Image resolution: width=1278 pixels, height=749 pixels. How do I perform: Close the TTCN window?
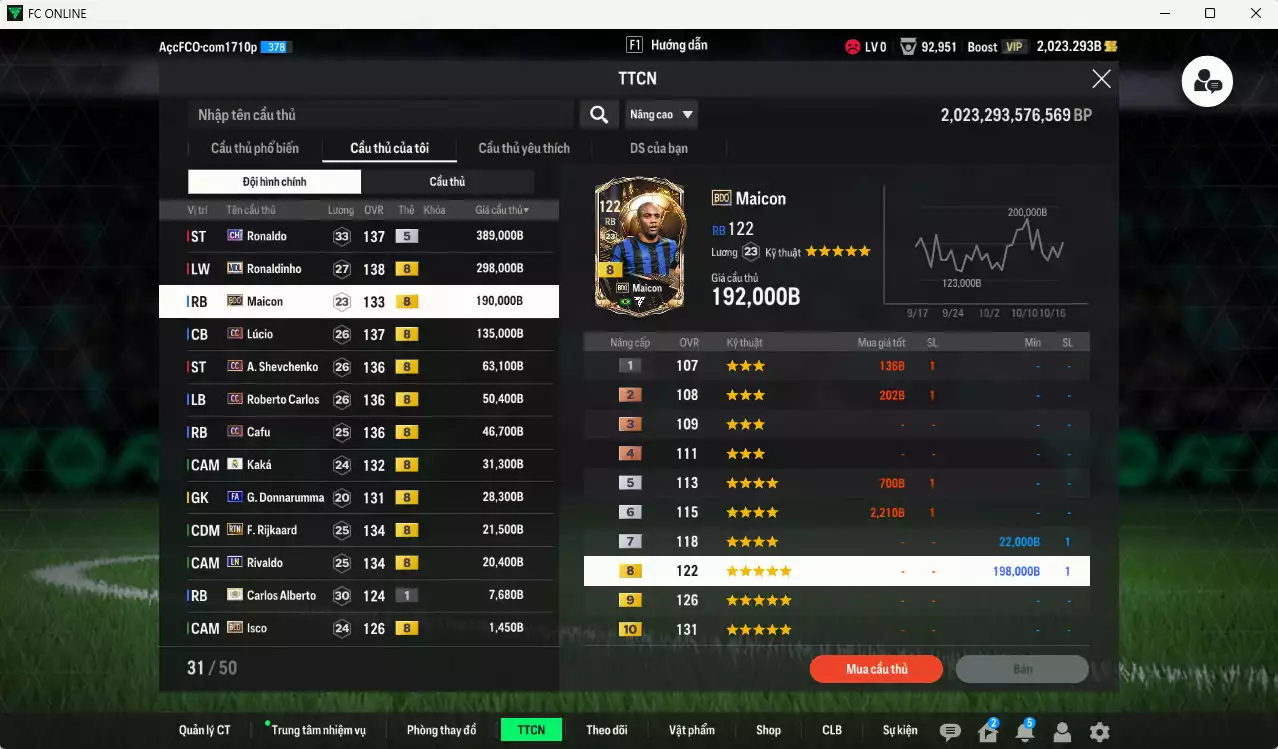point(1101,79)
